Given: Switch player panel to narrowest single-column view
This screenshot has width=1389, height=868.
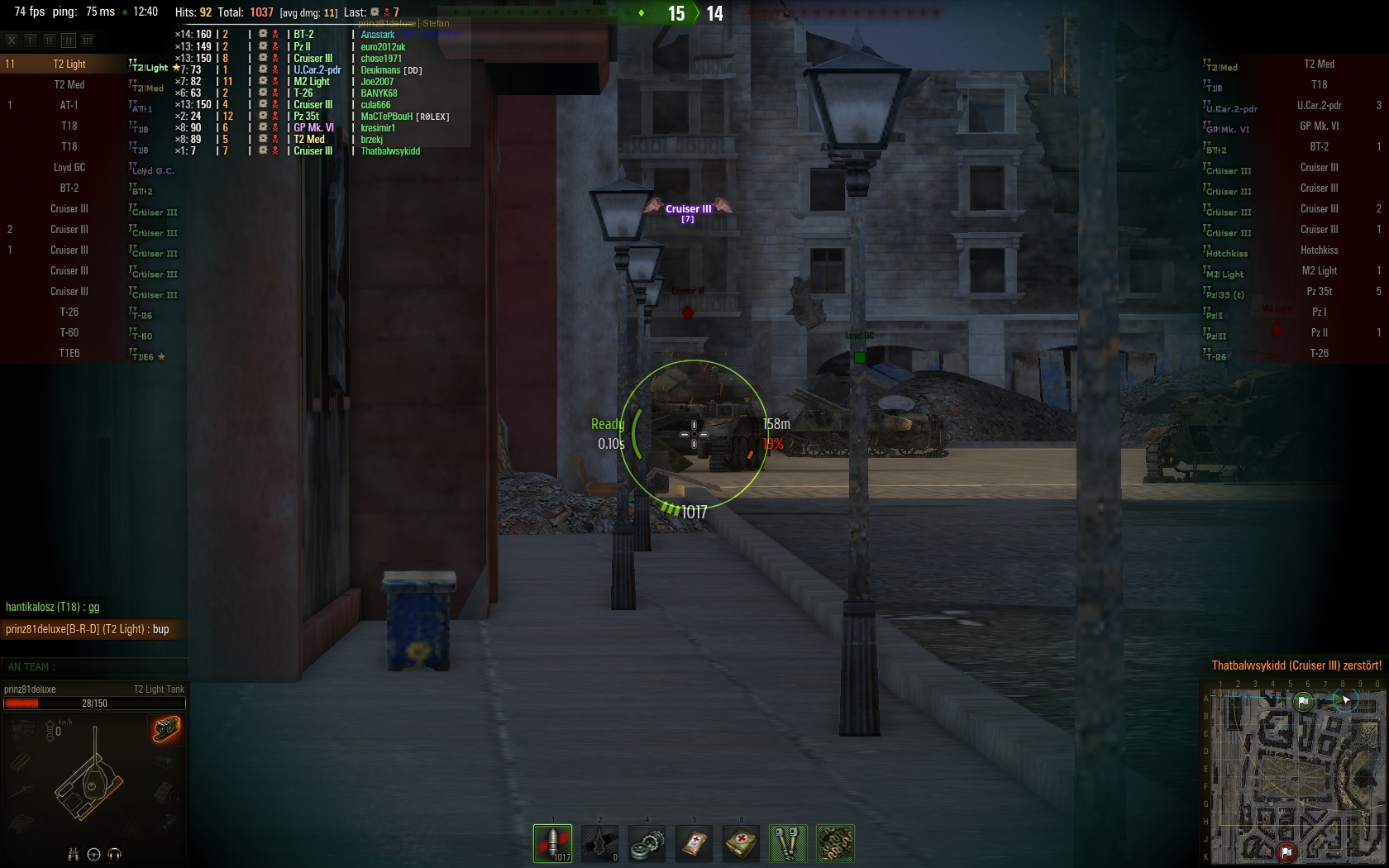Looking at the screenshot, I should pyautogui.click(x=31, y=40).
